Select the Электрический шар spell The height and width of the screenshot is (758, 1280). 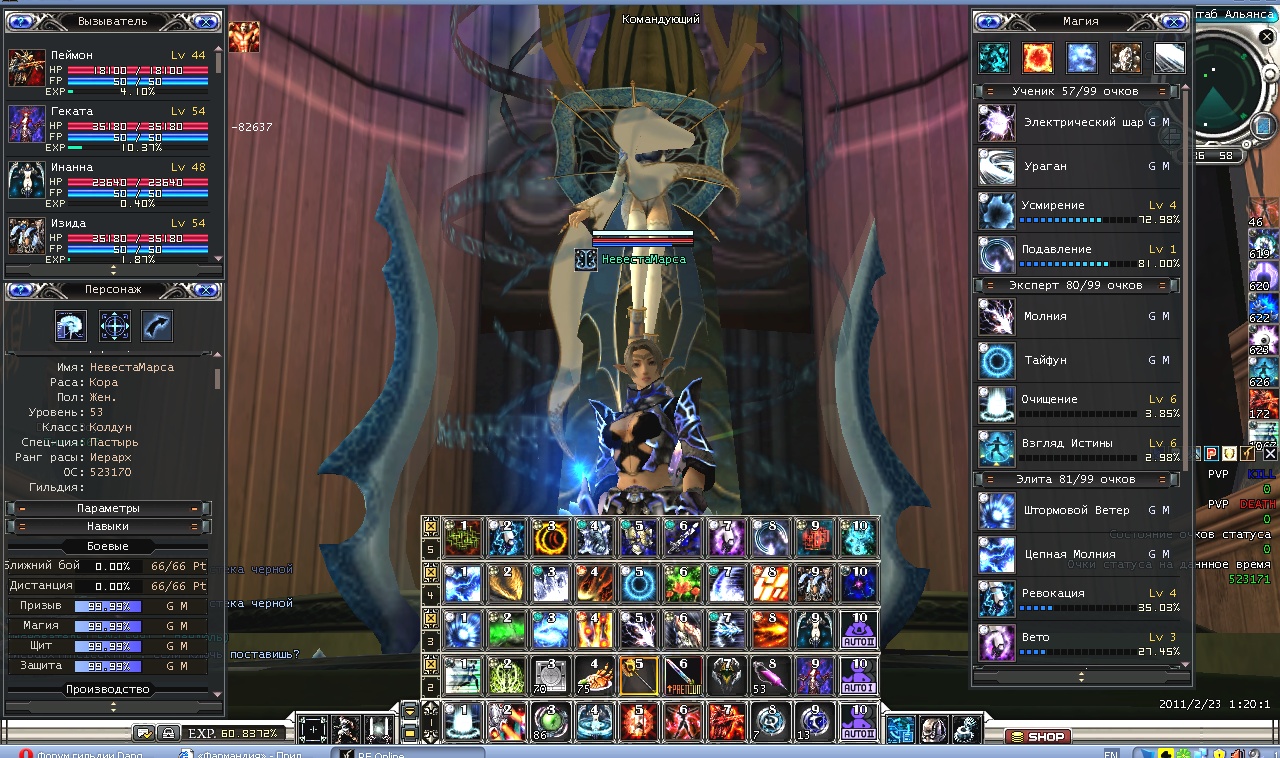pos(1082,122)
